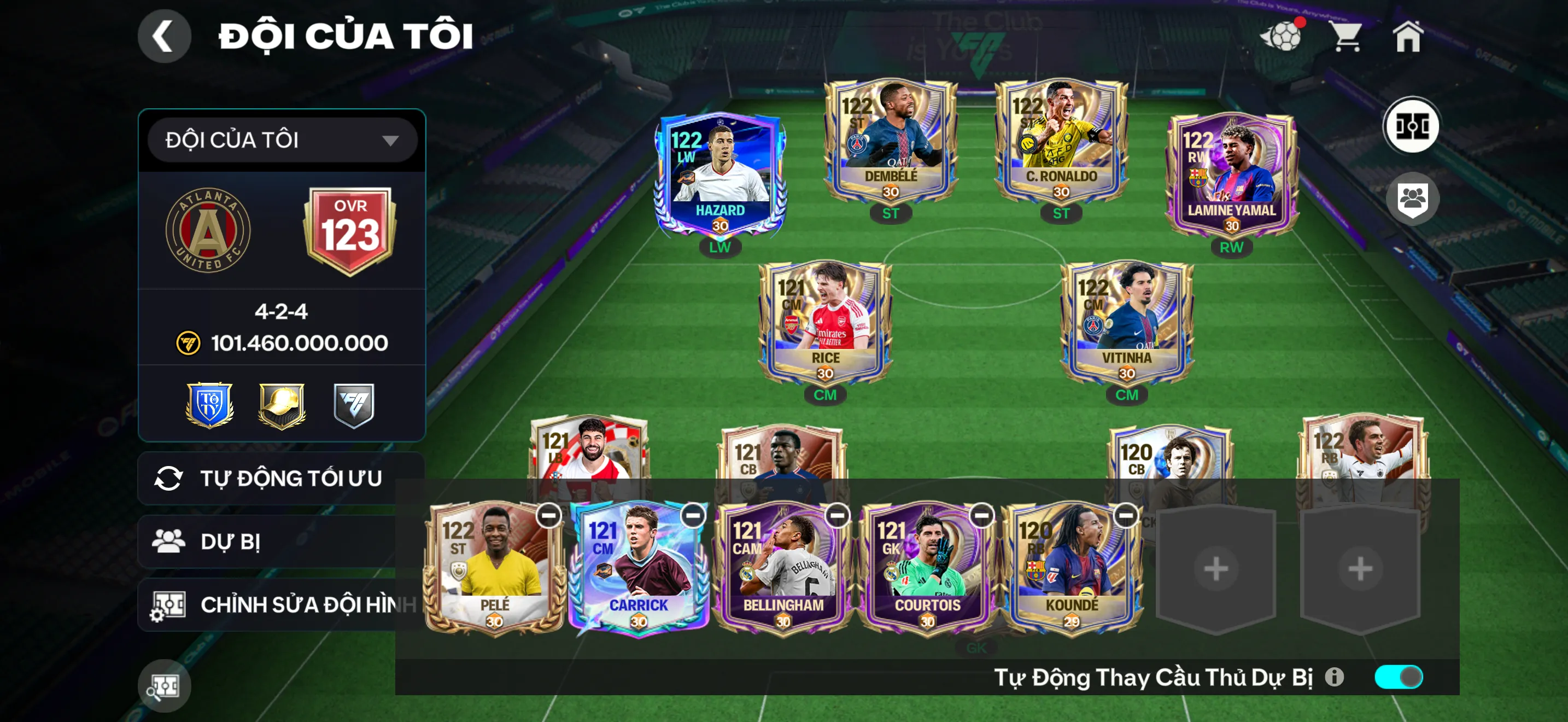Image resolution: width=1568 pixels, height=722 pixels.
Task: Open the shopping cart store
Action: pyautogui.click(x=1346, y=37)
